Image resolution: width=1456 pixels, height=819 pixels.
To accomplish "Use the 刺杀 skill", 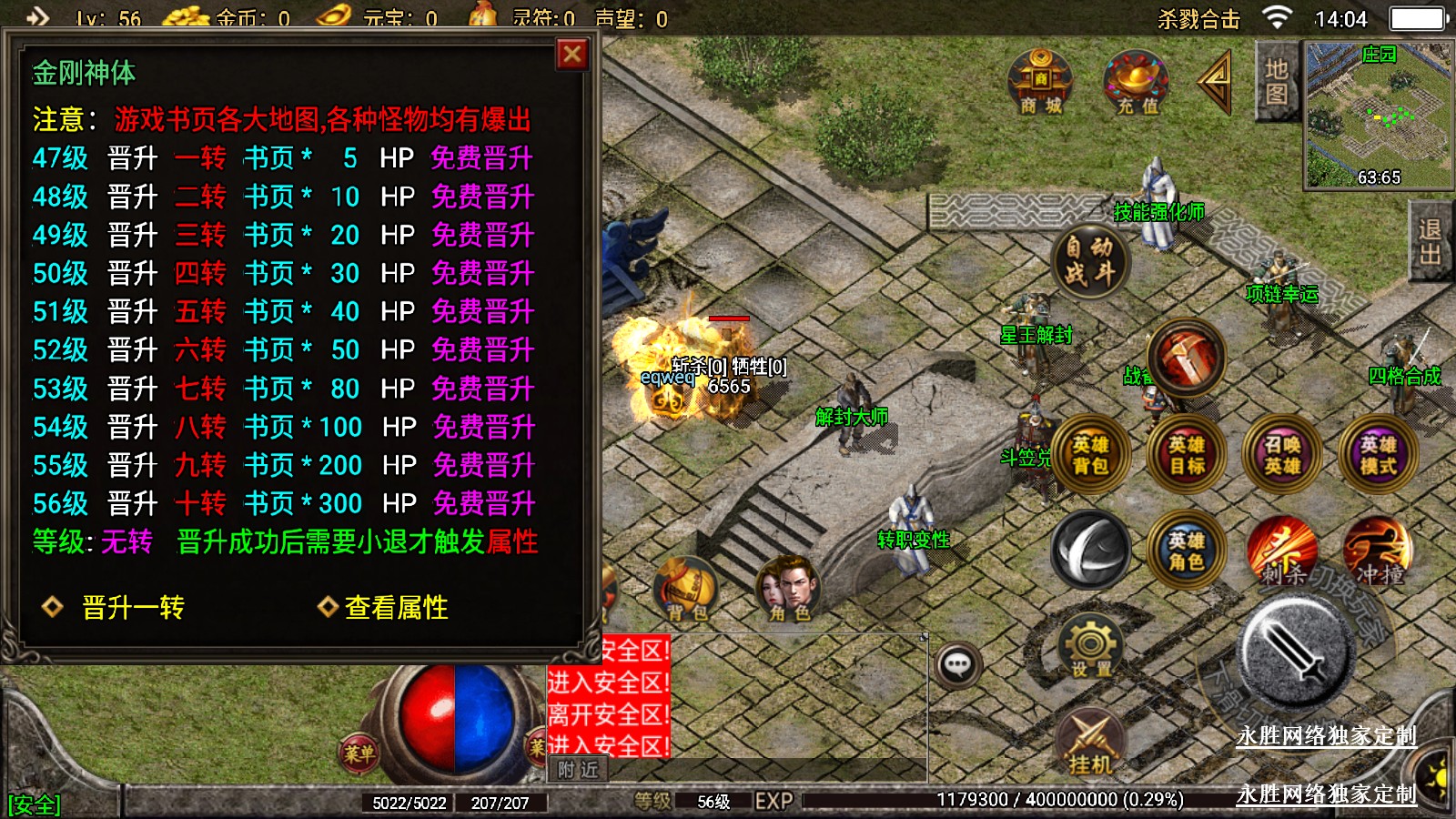I will point(1282,551).
